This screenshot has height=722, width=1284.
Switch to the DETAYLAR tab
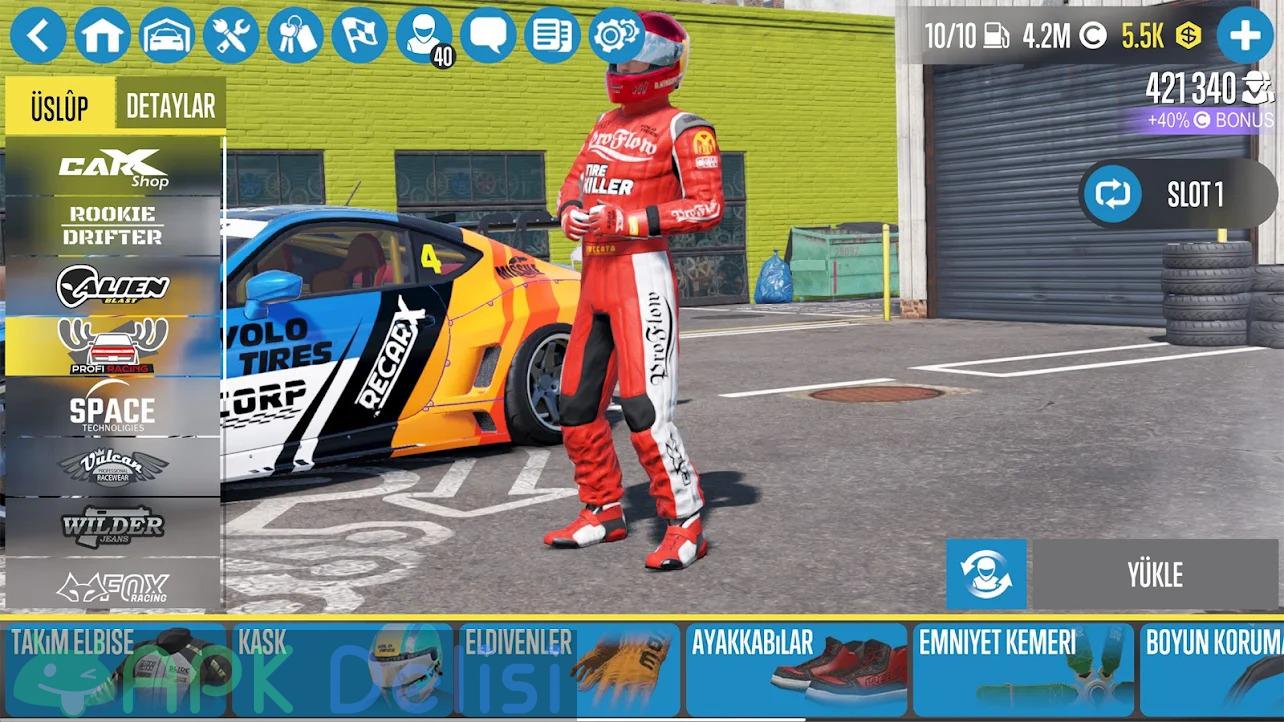[x=170, y=106]
